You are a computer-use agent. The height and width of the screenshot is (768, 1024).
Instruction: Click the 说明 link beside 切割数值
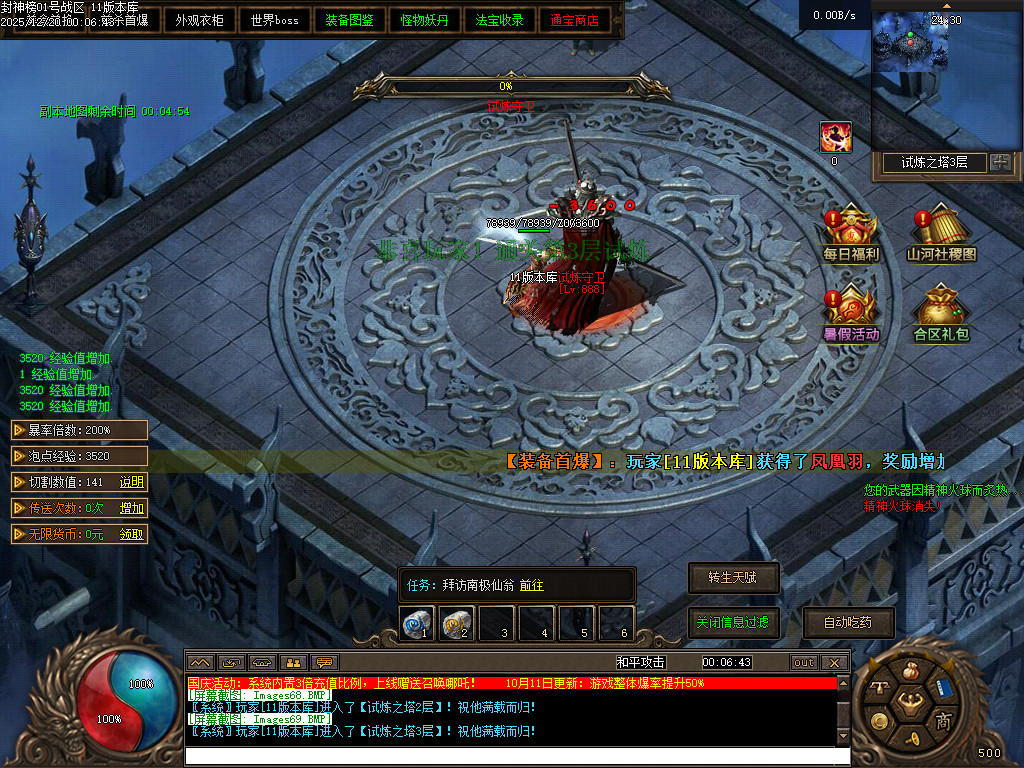click(x=132, y=482)
